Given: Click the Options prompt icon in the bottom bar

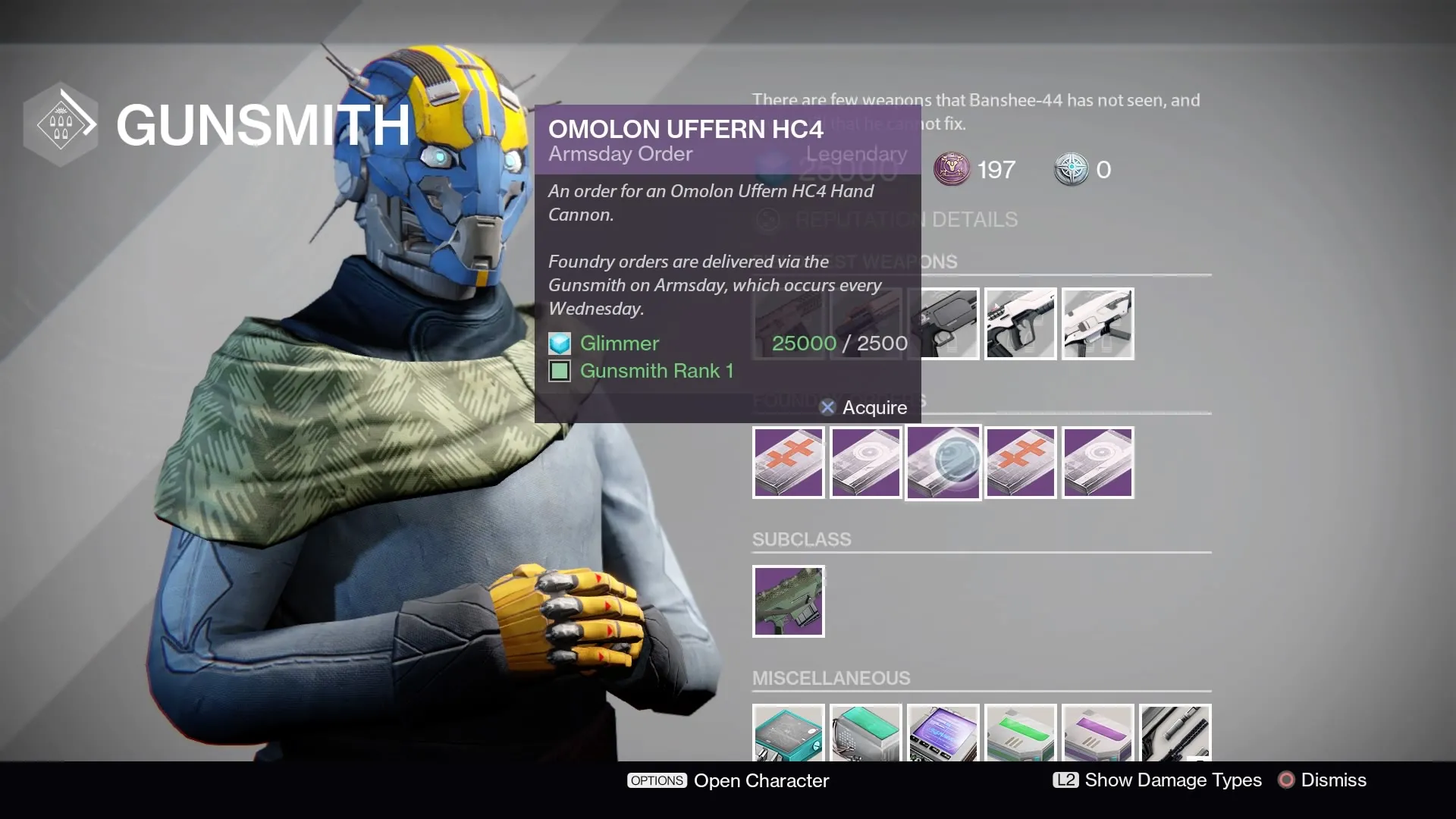Looking at the screenshot, I should pos(657,780).
